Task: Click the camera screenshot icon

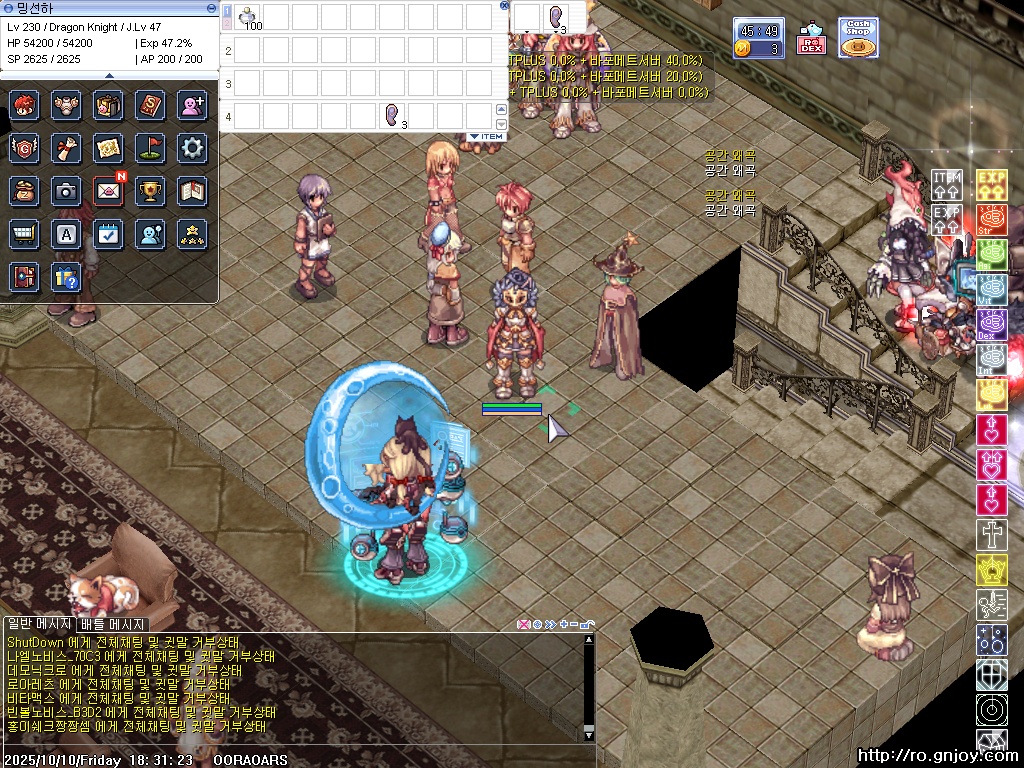Action: (66, 190)
